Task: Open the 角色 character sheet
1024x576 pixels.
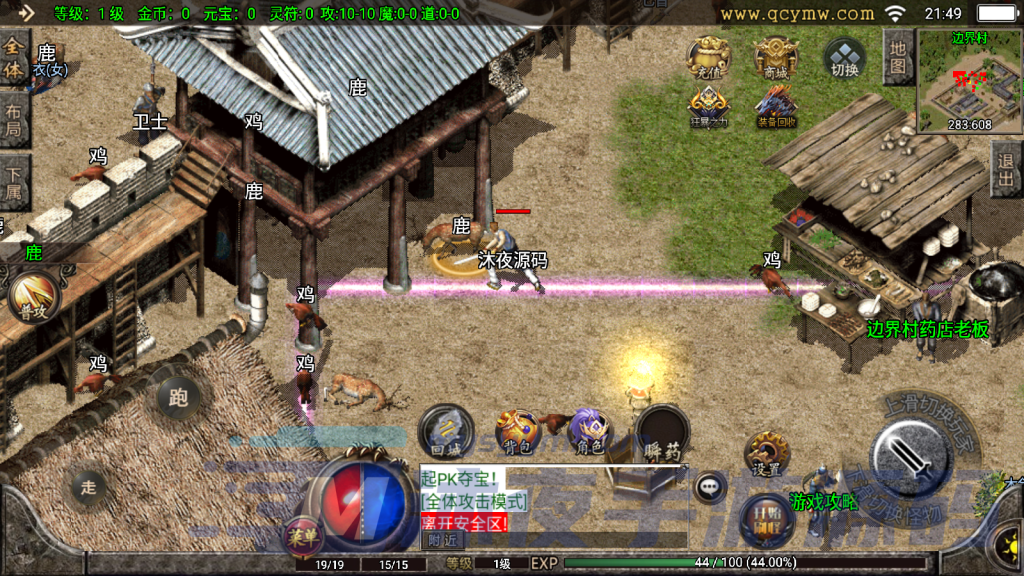Action: point(588,430)
